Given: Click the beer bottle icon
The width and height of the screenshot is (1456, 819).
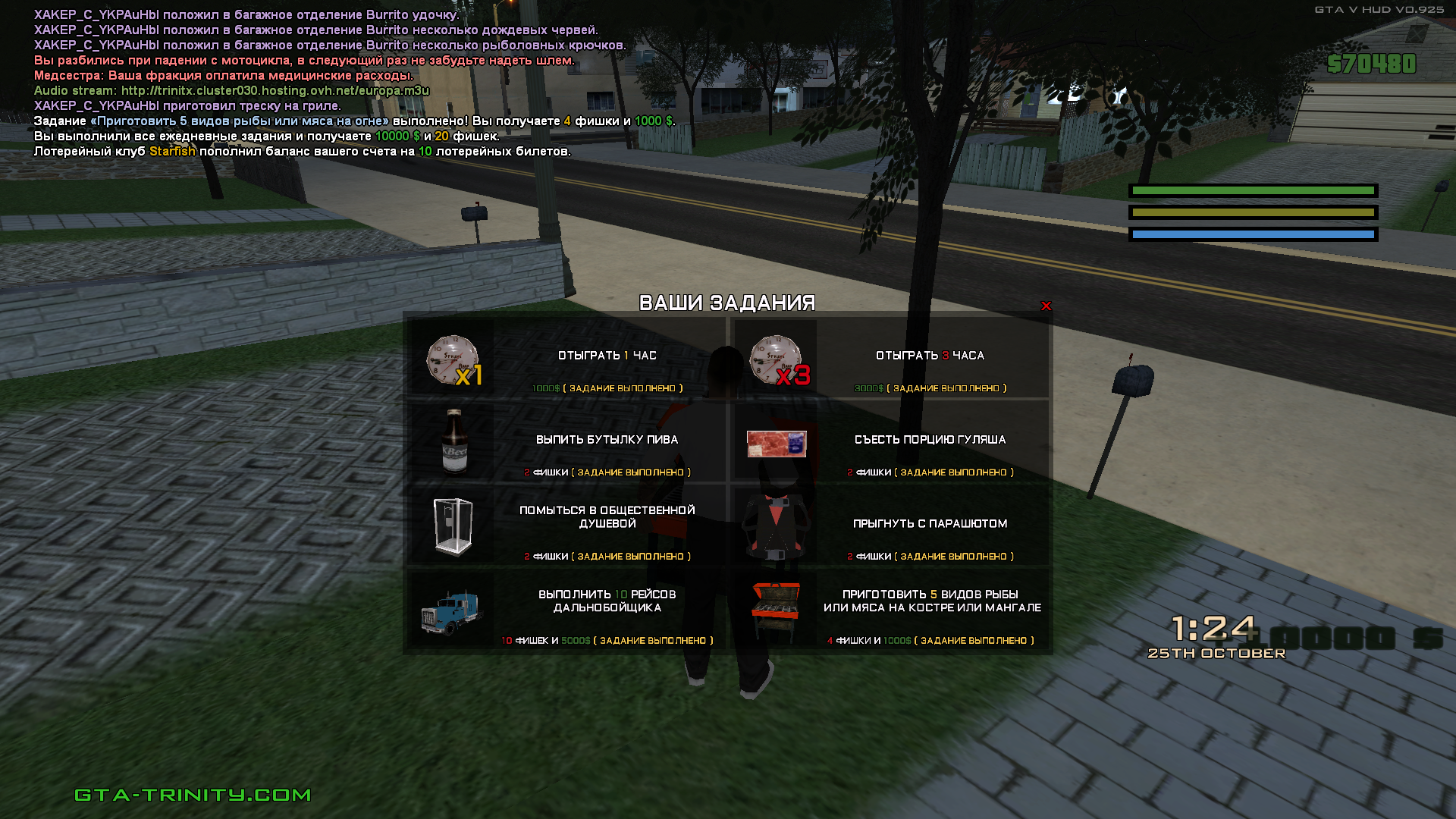Looking at the screenshot, I should click(x=454, y=441).
